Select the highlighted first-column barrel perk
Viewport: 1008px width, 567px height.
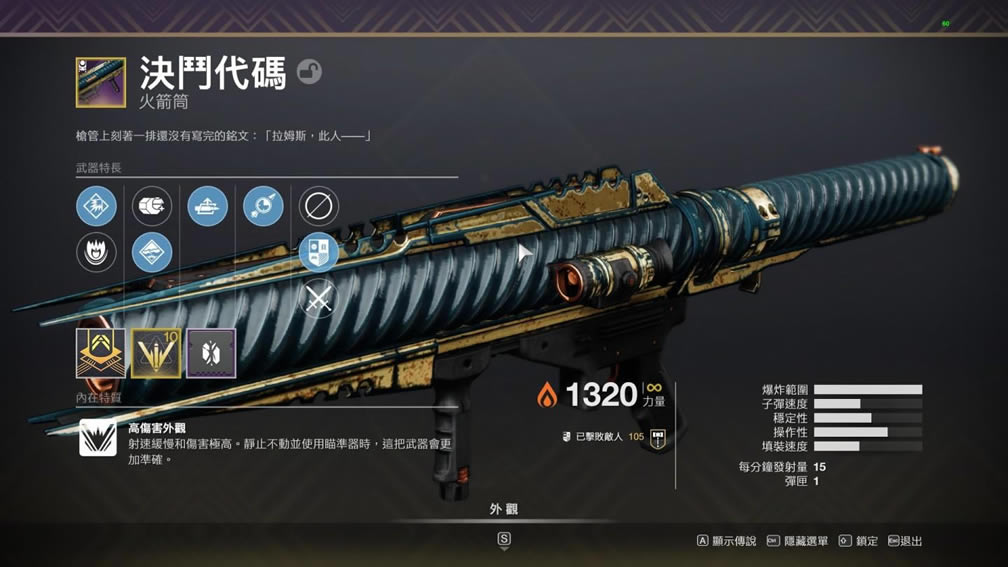pos(96,207)
